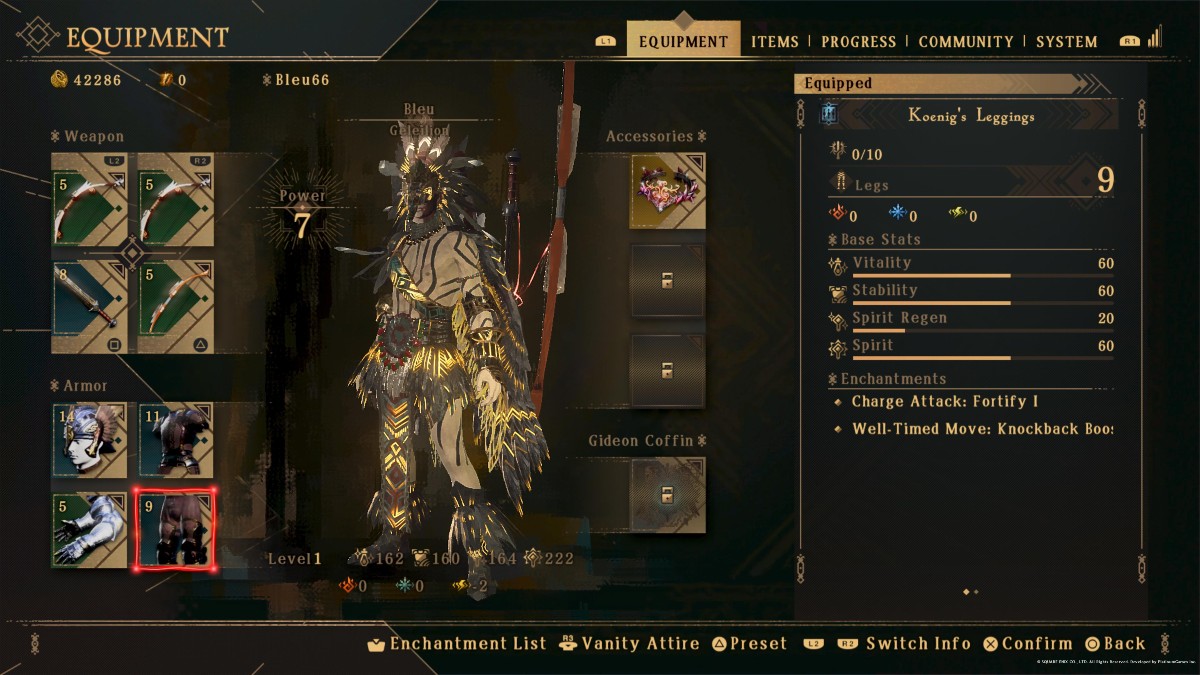Screen dimensions: 1200x675
Task: Switch to the Items tab
Action: (x=775, y=42)
